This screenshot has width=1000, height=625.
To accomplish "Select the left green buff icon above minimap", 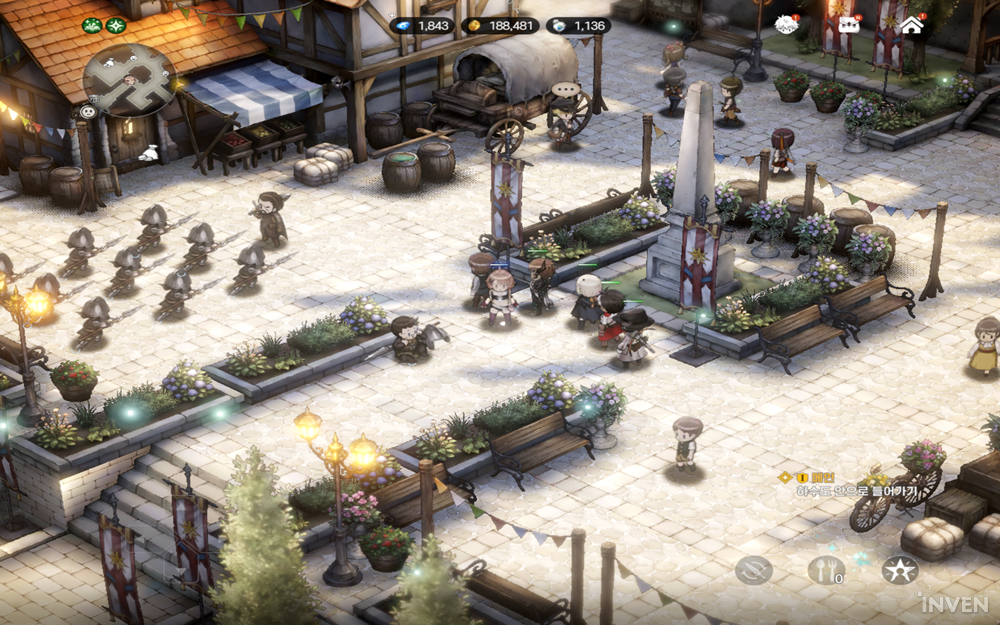I will pos(92,25).
